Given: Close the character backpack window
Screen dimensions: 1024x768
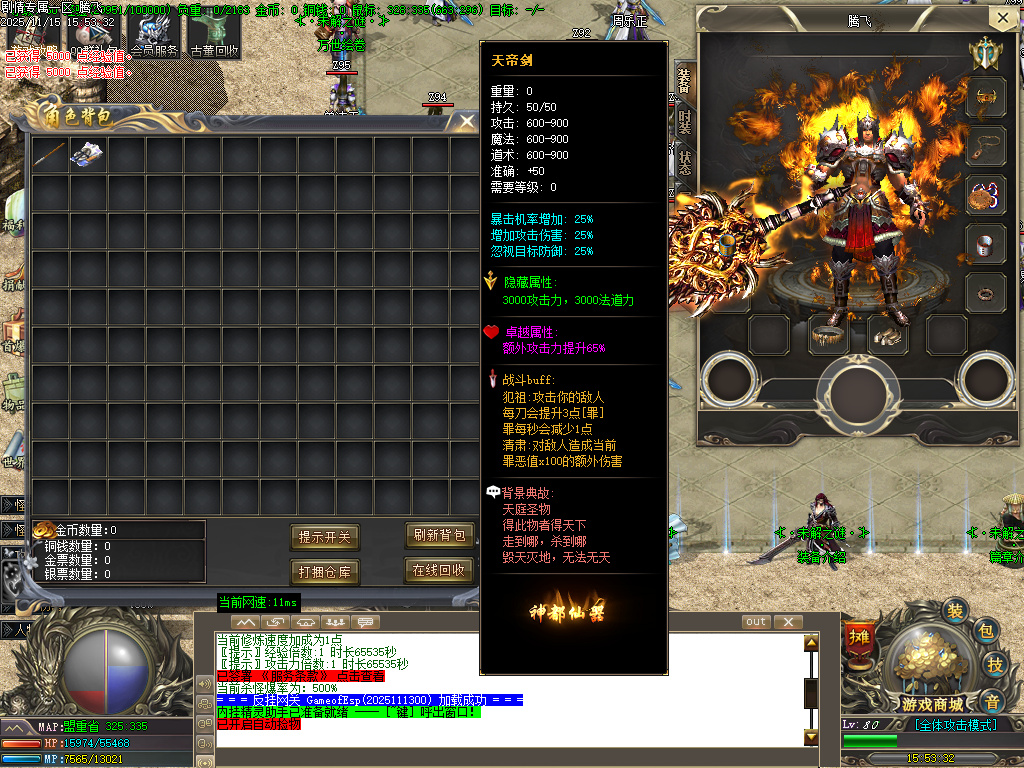Looking at the screenshot, I should (466, 121).
